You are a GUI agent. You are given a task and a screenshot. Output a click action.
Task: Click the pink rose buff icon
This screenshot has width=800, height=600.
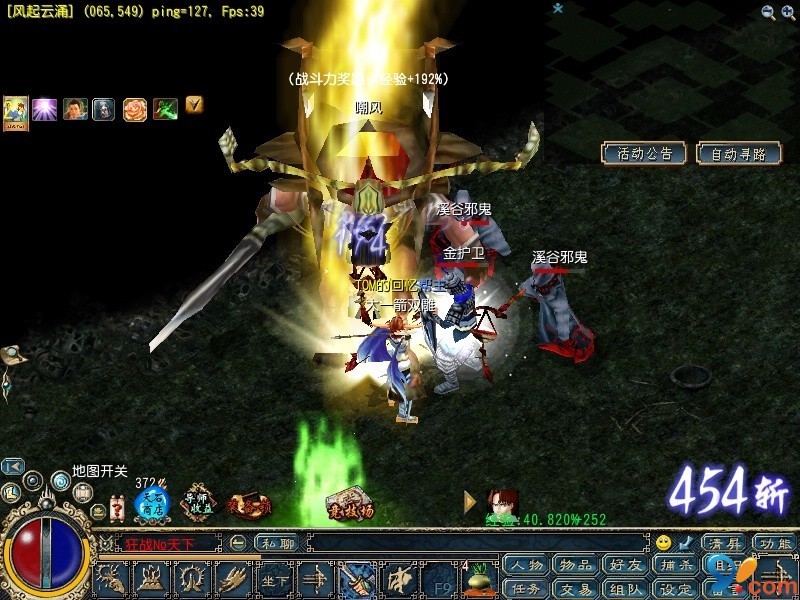coord(135,109)
